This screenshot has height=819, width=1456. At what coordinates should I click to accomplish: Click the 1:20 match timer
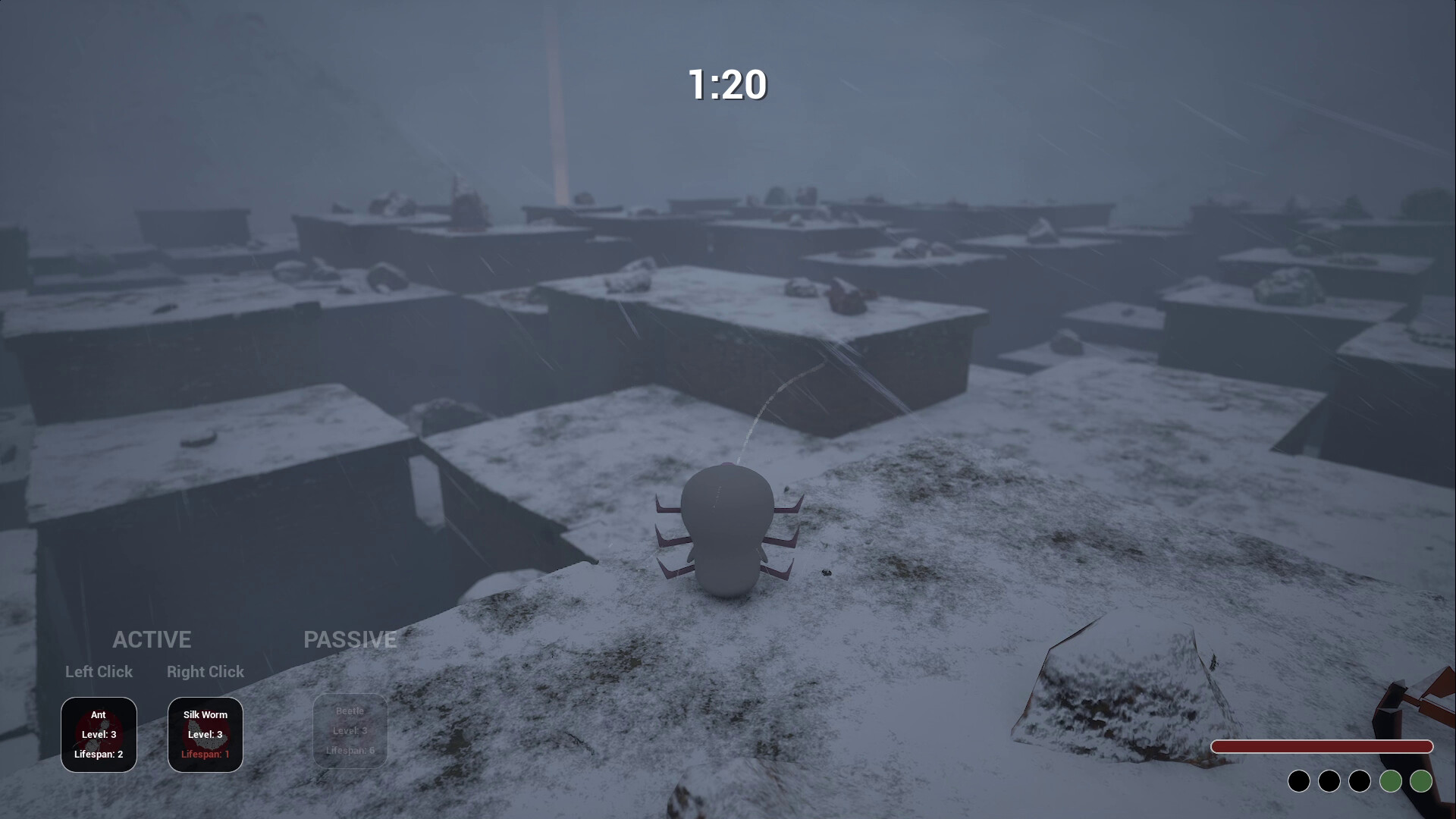(x=727, y=85)
